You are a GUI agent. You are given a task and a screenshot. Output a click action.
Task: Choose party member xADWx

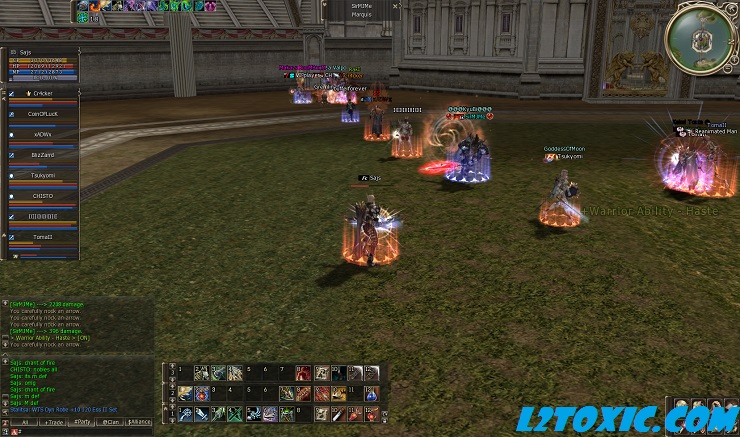tap(42, 135)
